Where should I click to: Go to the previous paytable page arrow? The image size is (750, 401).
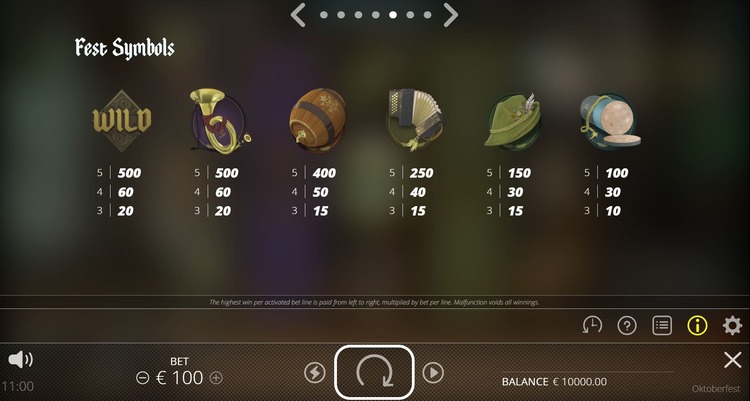(x=298, y=15)
